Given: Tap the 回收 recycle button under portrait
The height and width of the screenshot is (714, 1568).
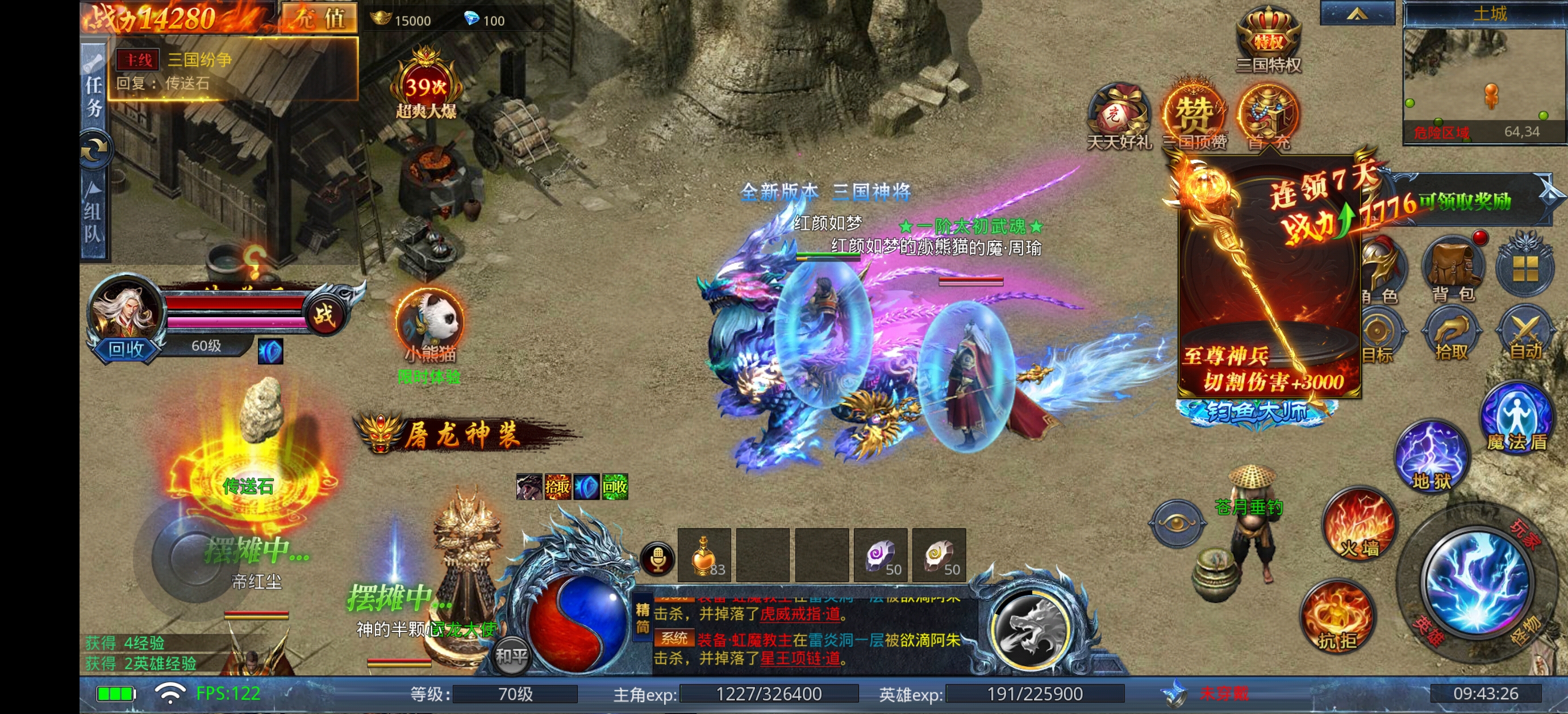Looking at the screenshot, I should (x=126, y=349).
